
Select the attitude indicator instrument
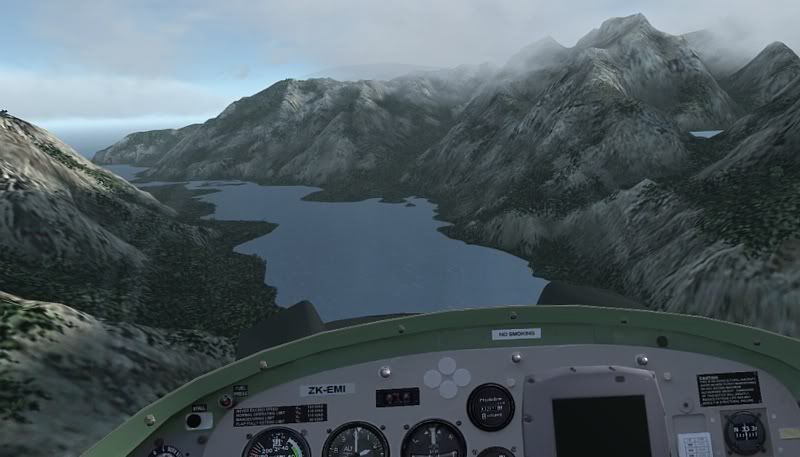coord(434,440)
